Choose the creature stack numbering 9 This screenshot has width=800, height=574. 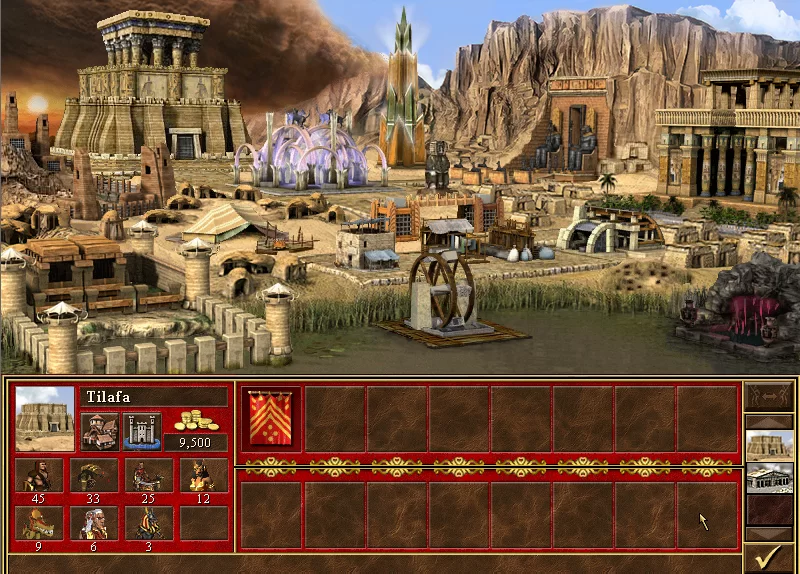tap(40, 523)
